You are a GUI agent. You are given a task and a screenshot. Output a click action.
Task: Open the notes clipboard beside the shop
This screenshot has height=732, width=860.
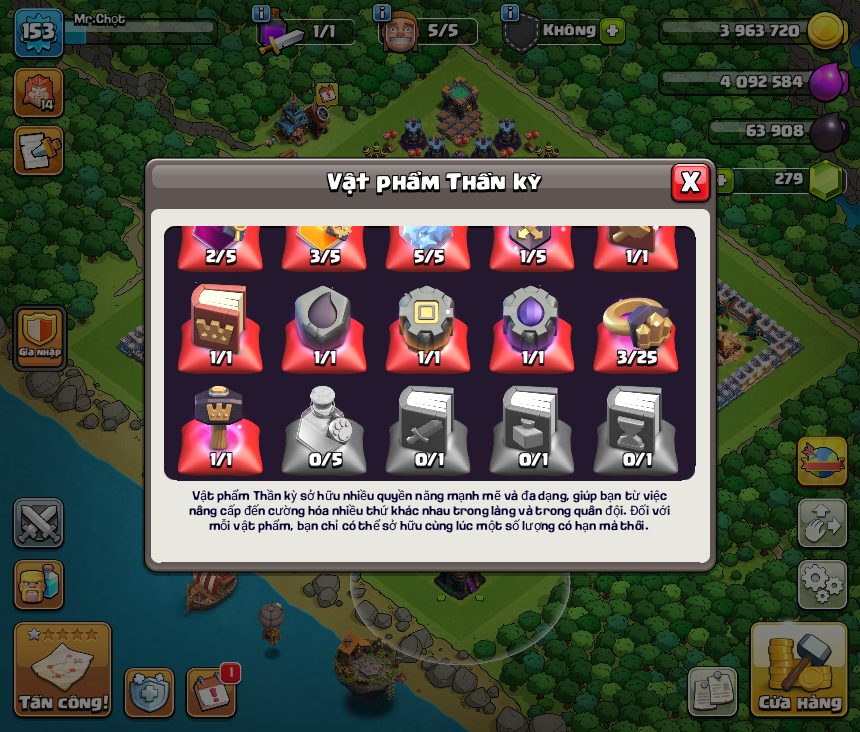tap(712, 690)
